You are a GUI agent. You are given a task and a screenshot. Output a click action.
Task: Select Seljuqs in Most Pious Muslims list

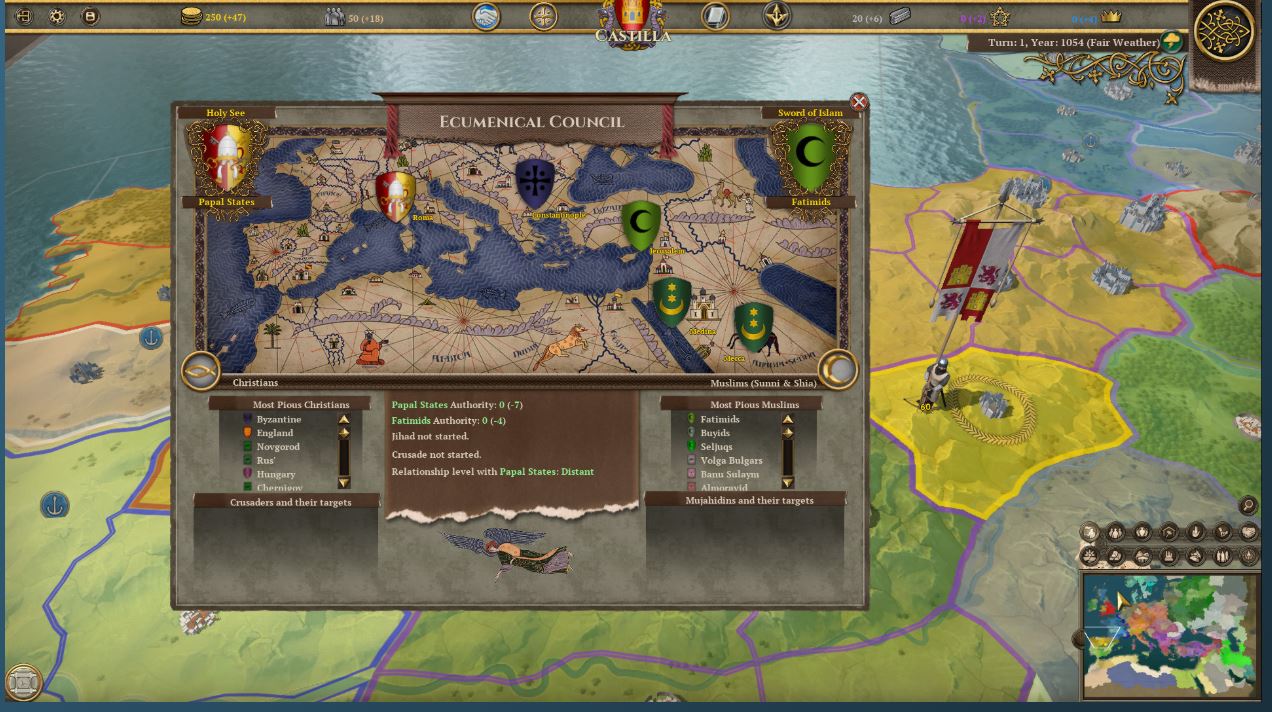tap(716, 447)
